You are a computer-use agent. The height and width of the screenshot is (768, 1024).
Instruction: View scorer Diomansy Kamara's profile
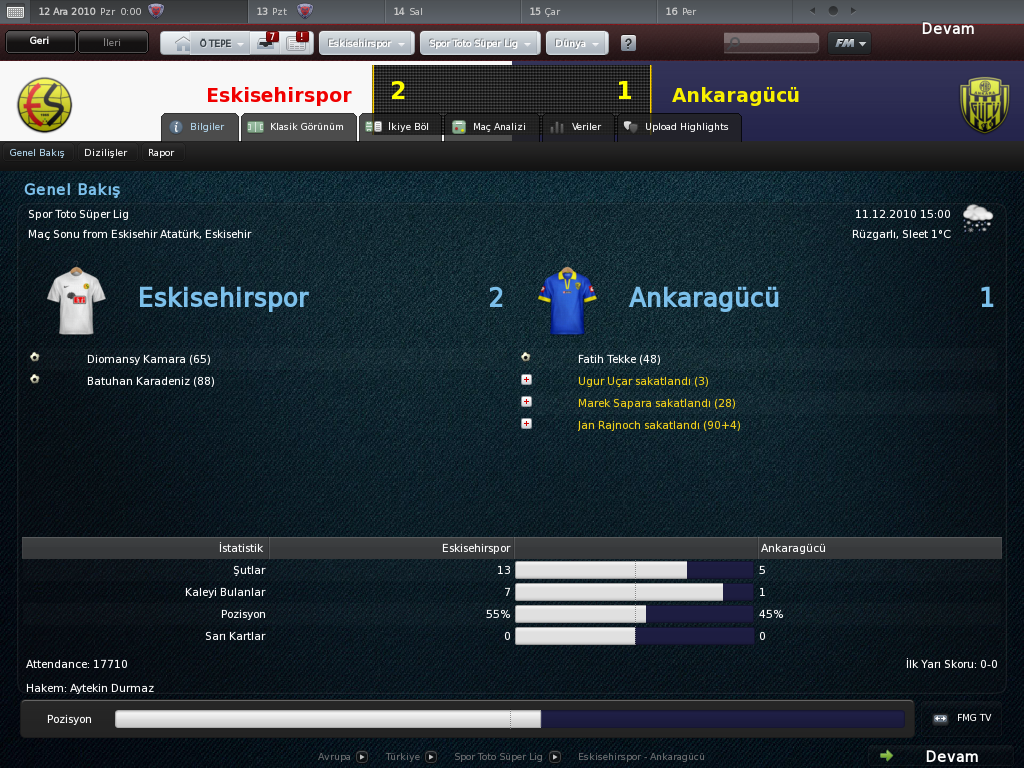coord(148,359)
